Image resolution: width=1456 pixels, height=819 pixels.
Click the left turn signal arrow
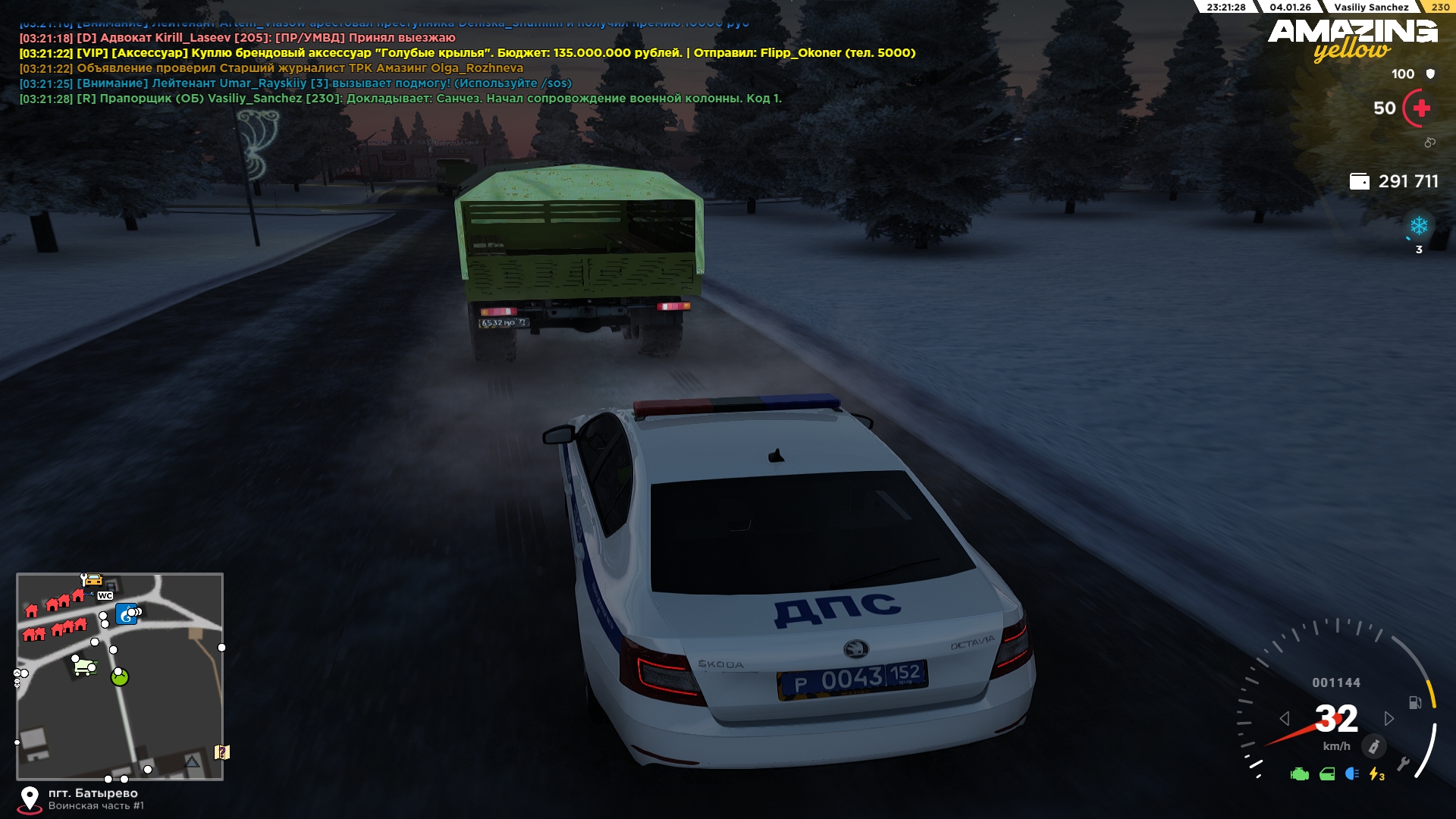1284,718
